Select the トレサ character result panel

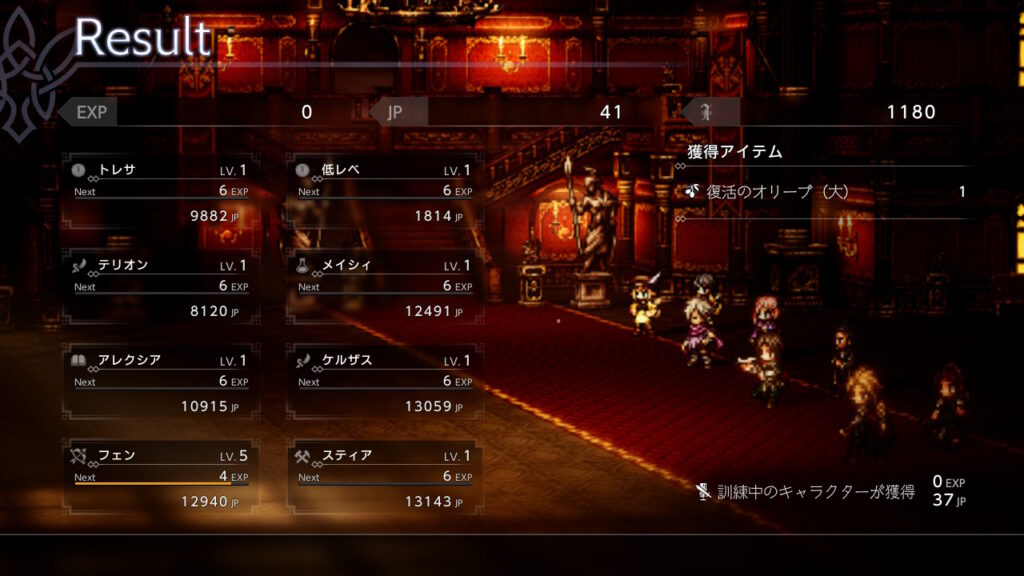(160, 192)
